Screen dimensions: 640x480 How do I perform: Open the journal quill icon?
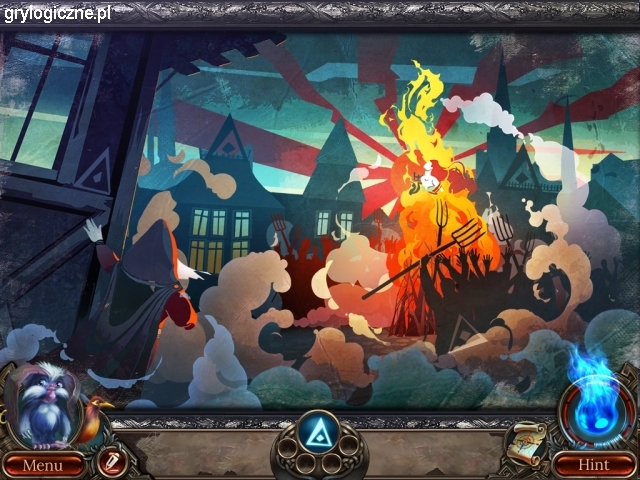(108, 462)
